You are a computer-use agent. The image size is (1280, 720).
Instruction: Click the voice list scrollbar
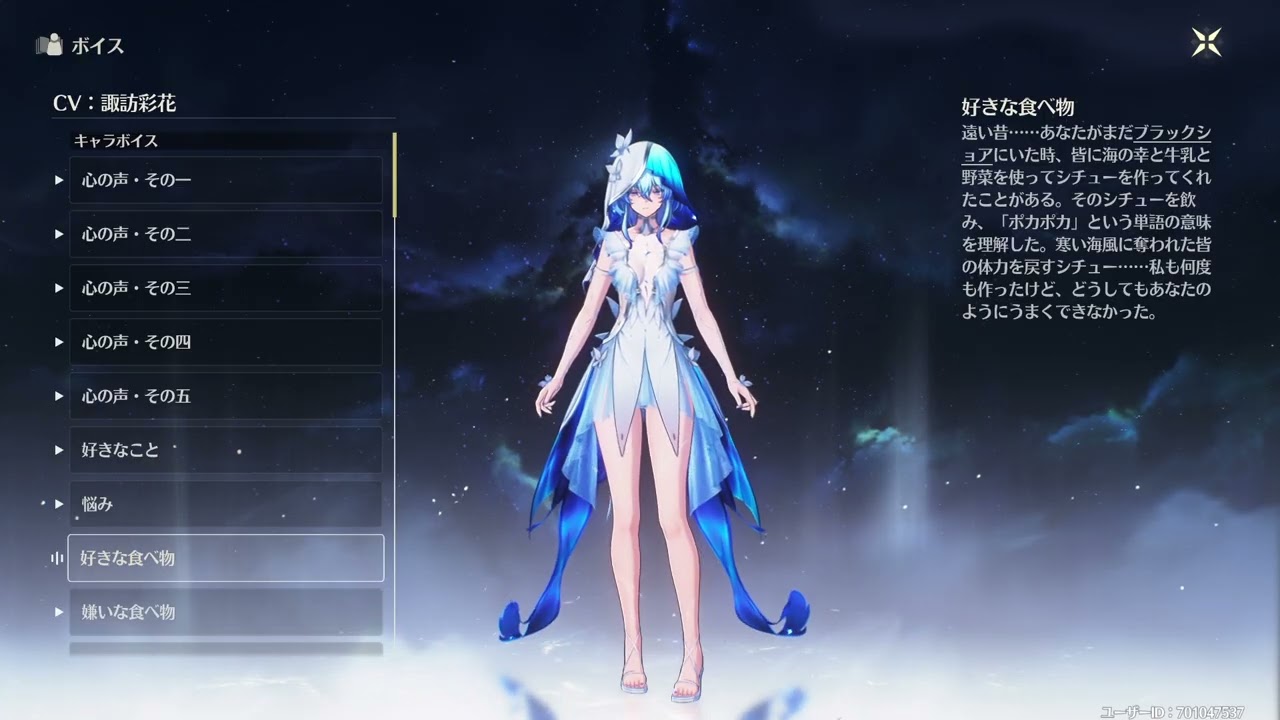(x=395, y=175)
